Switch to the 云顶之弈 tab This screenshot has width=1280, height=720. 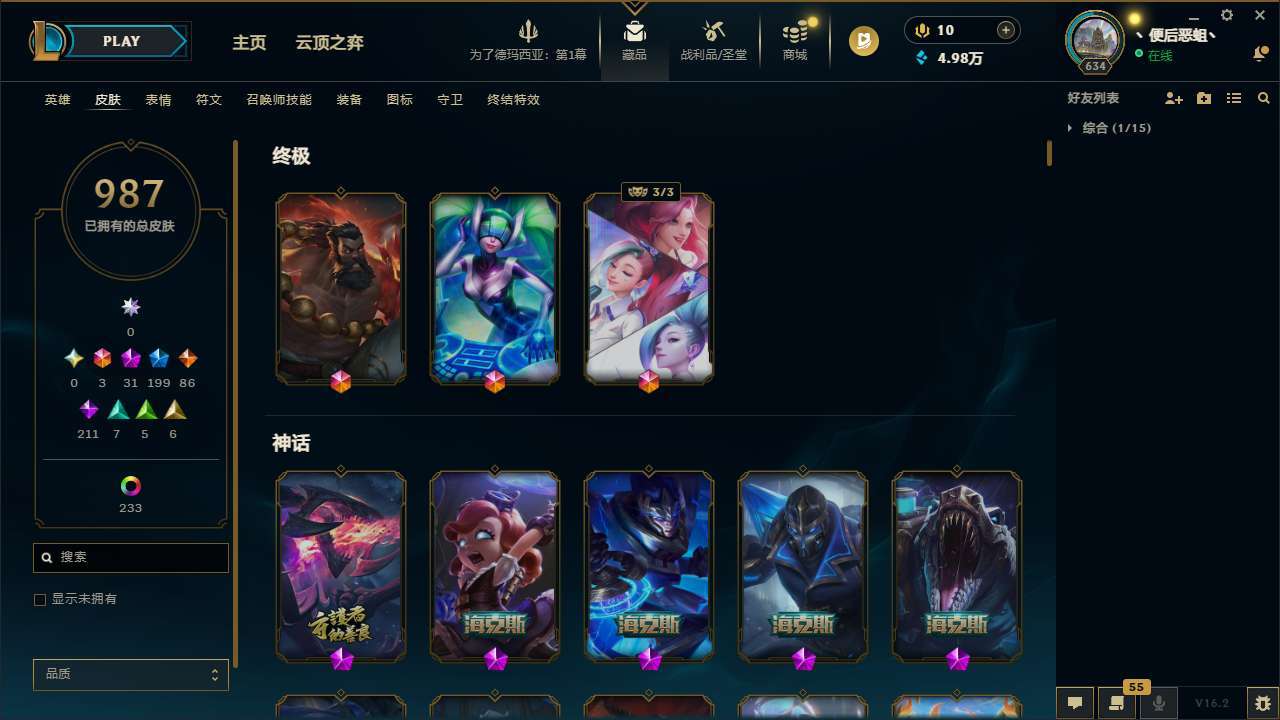pos(332,43)
